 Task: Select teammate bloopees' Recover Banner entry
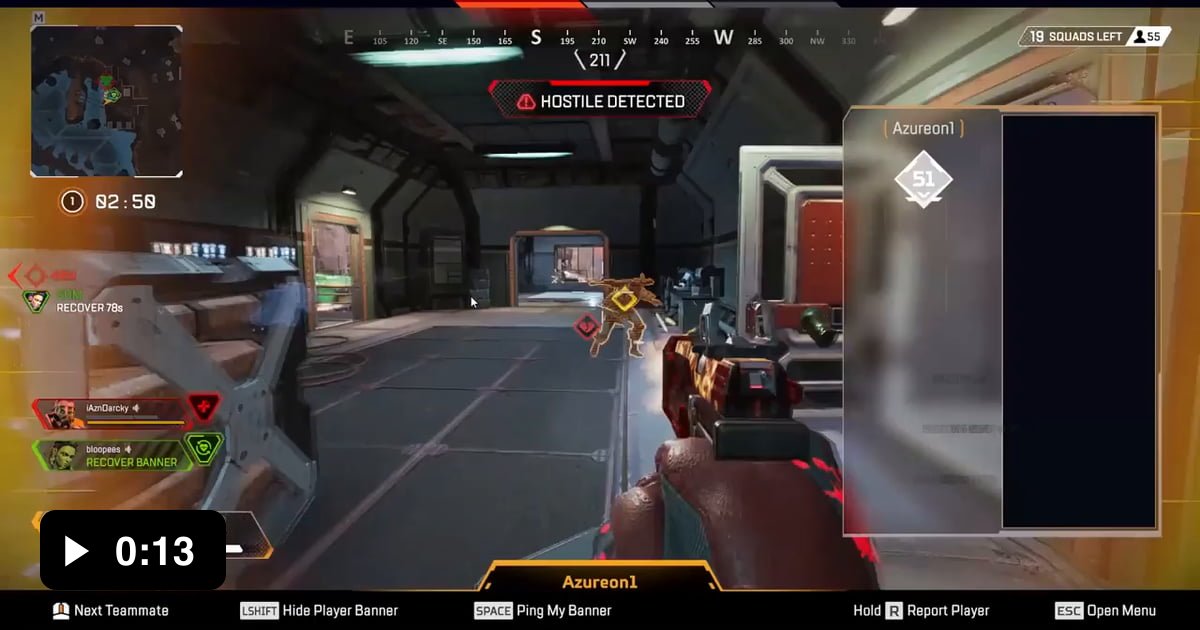(112, 456)
